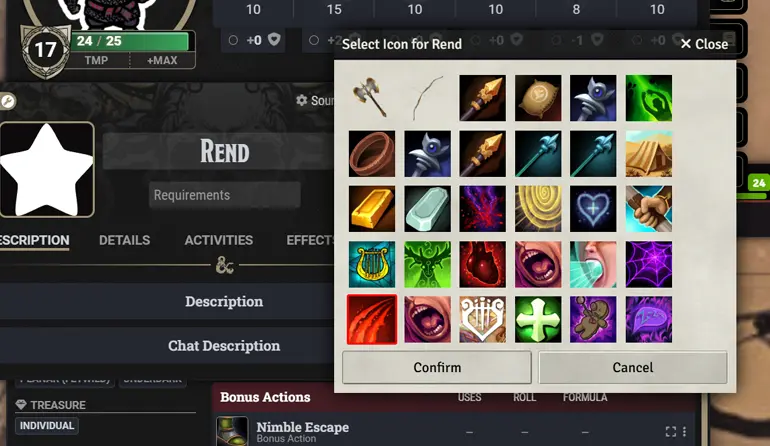Choose the green cross healing icon
770x446 pixels.
538,319
